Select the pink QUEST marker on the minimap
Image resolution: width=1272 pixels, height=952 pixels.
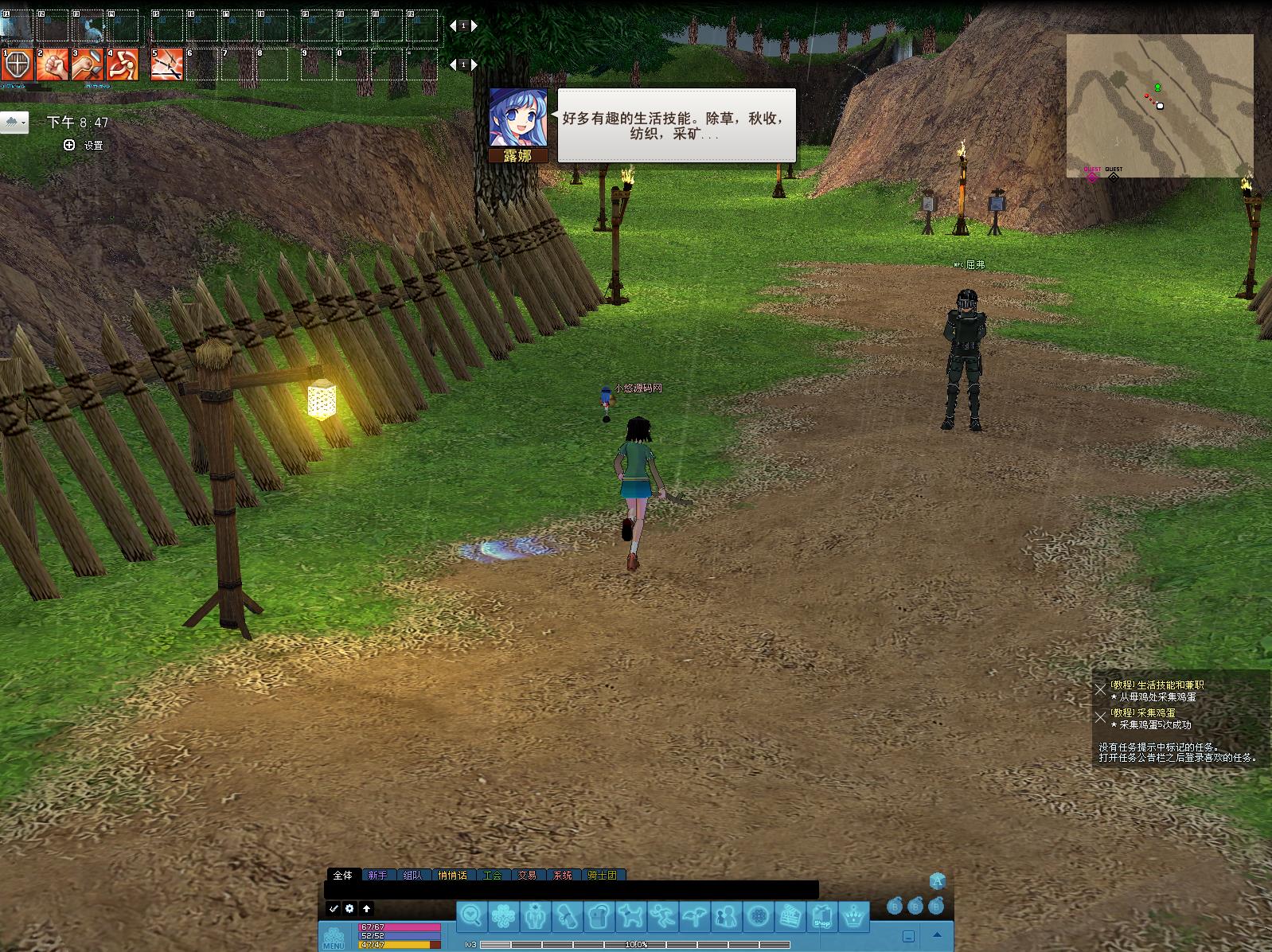[1092, 177]
